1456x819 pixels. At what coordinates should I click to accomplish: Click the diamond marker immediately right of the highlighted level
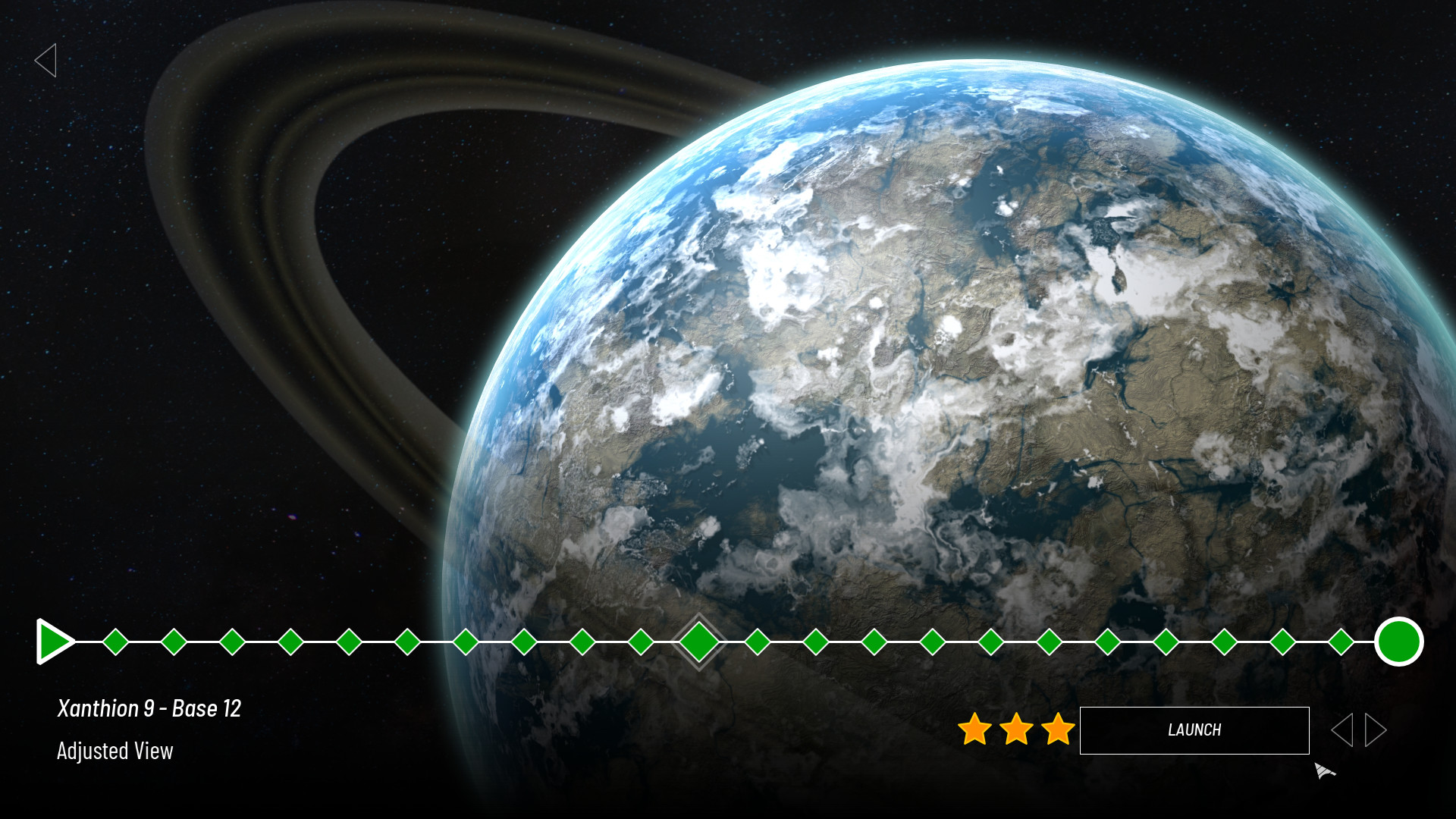(758, 642)
